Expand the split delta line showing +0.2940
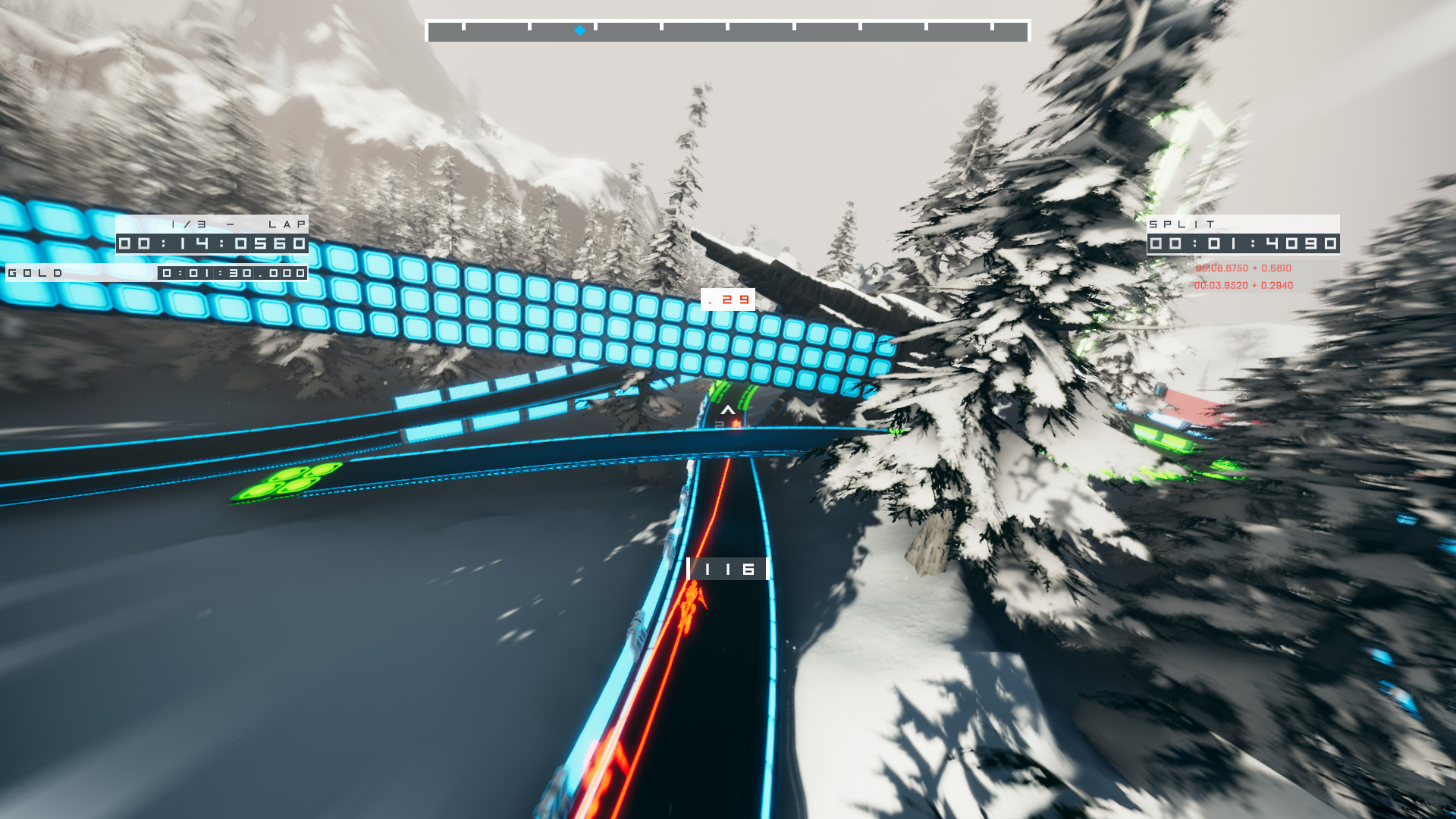This screenshot has width=1456, height=819. (1244, 287)
